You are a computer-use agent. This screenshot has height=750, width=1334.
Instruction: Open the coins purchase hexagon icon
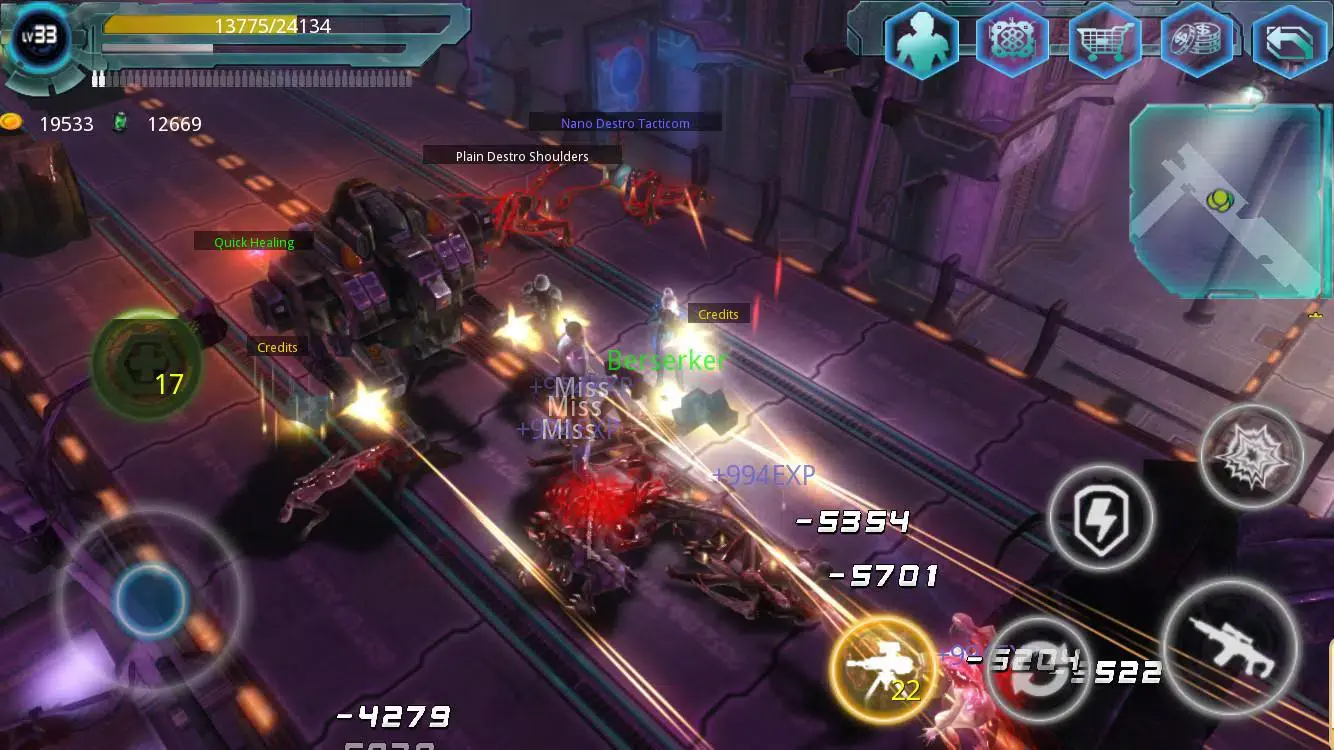tap(1196, 42)
